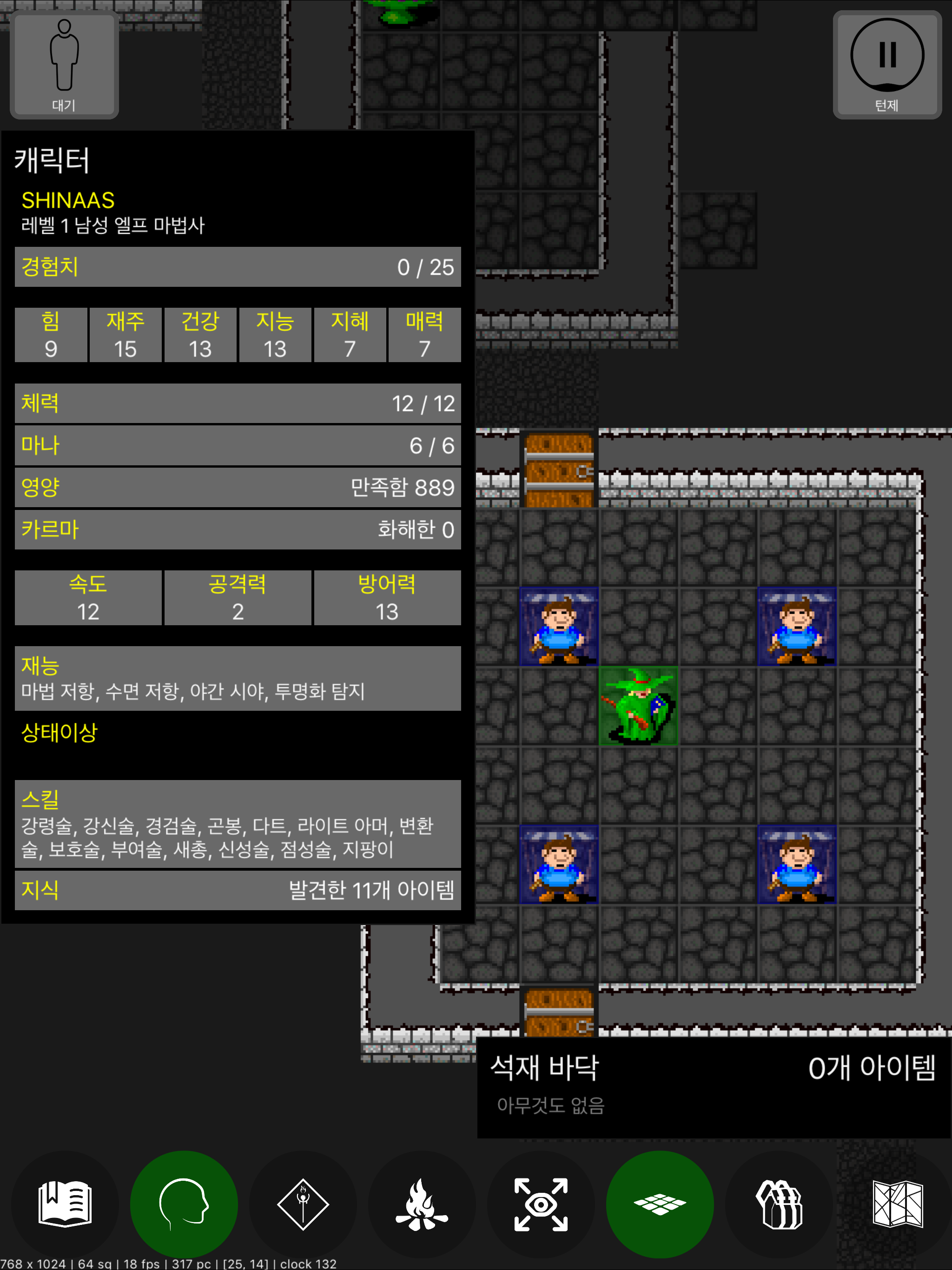Expand the 지식 row showing discovered items
This screenshot has width=952, height=1270.
point(237,891)
